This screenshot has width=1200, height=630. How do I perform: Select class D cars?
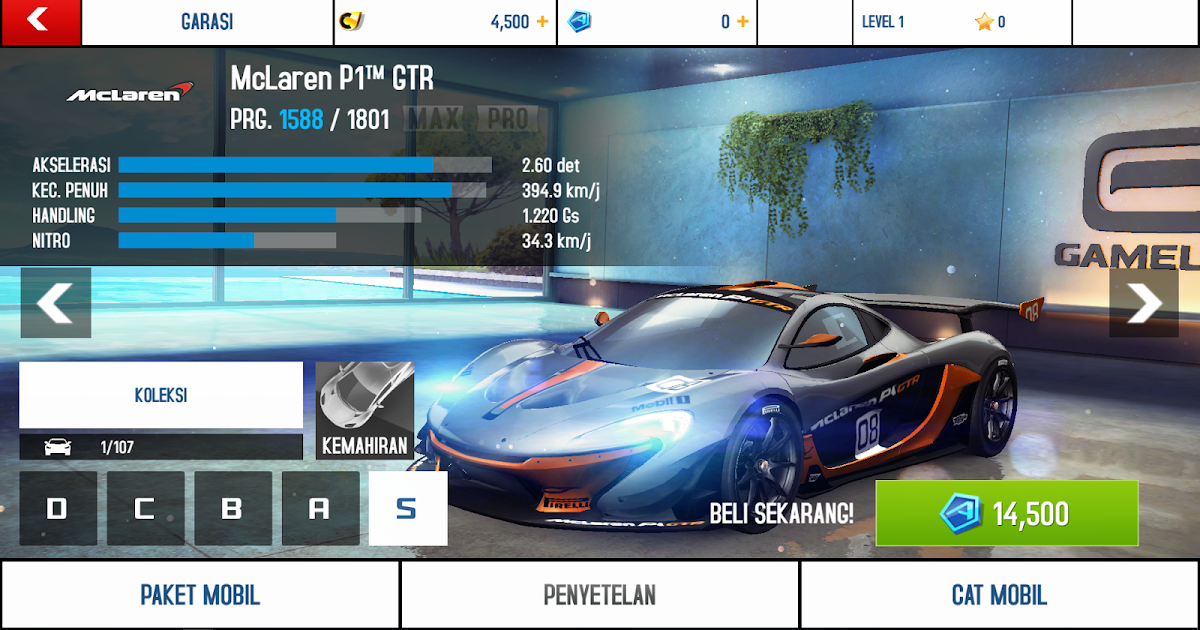(x=58, y=509)
